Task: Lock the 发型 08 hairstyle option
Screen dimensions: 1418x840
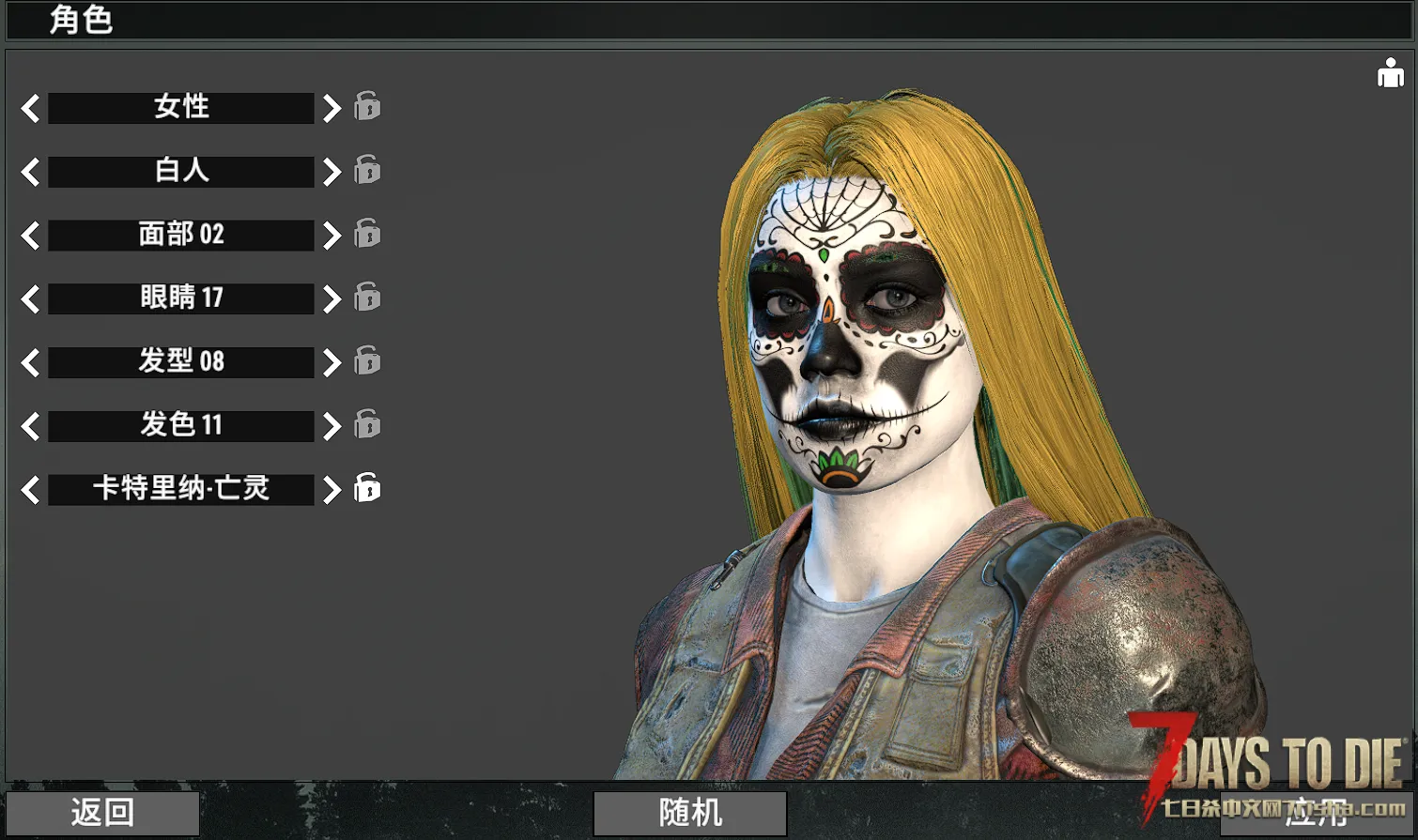Action: [x=367, y=360]
